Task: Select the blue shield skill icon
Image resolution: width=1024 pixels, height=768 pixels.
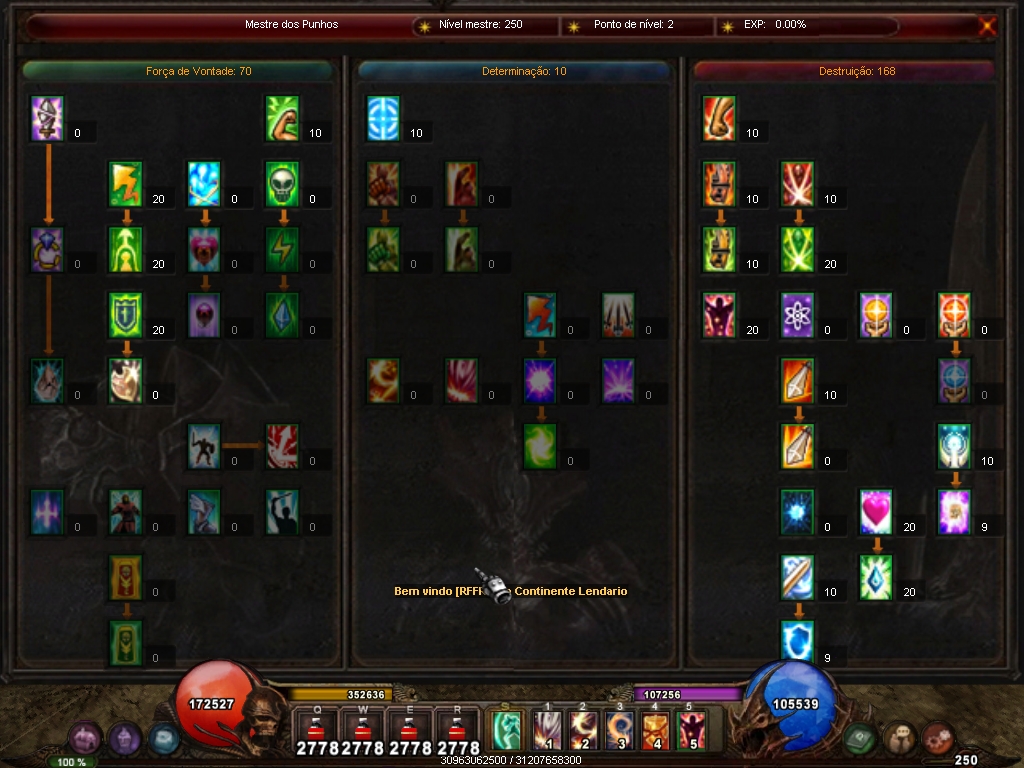Action: [797, 642]
